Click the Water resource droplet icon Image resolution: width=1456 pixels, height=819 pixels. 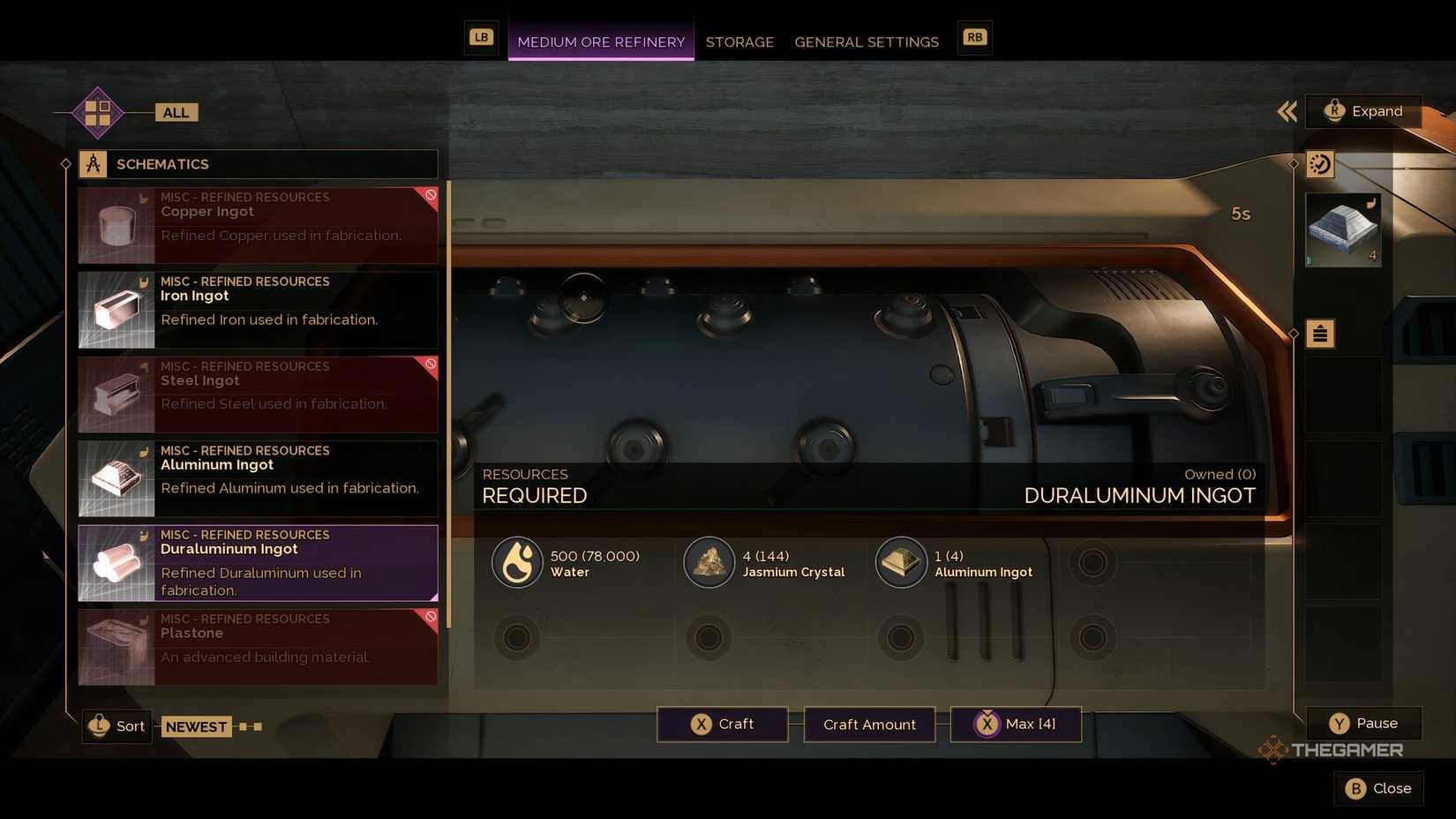click(x=517, y=562)
